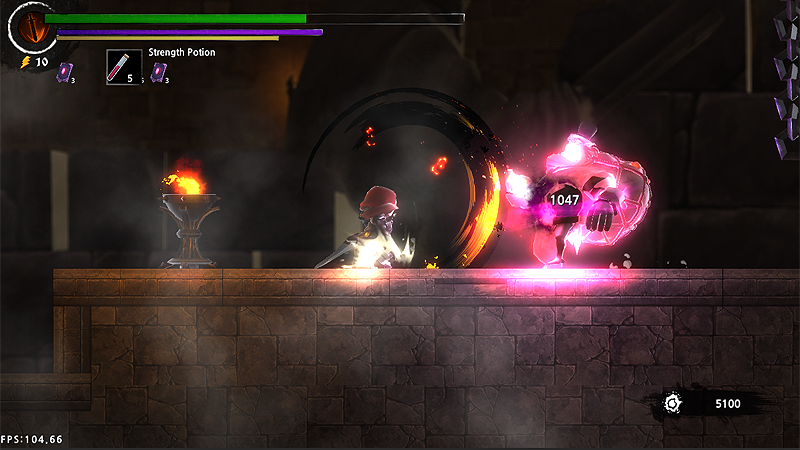
Task: Select the Strength Potion slot
Action: [124, 67]
